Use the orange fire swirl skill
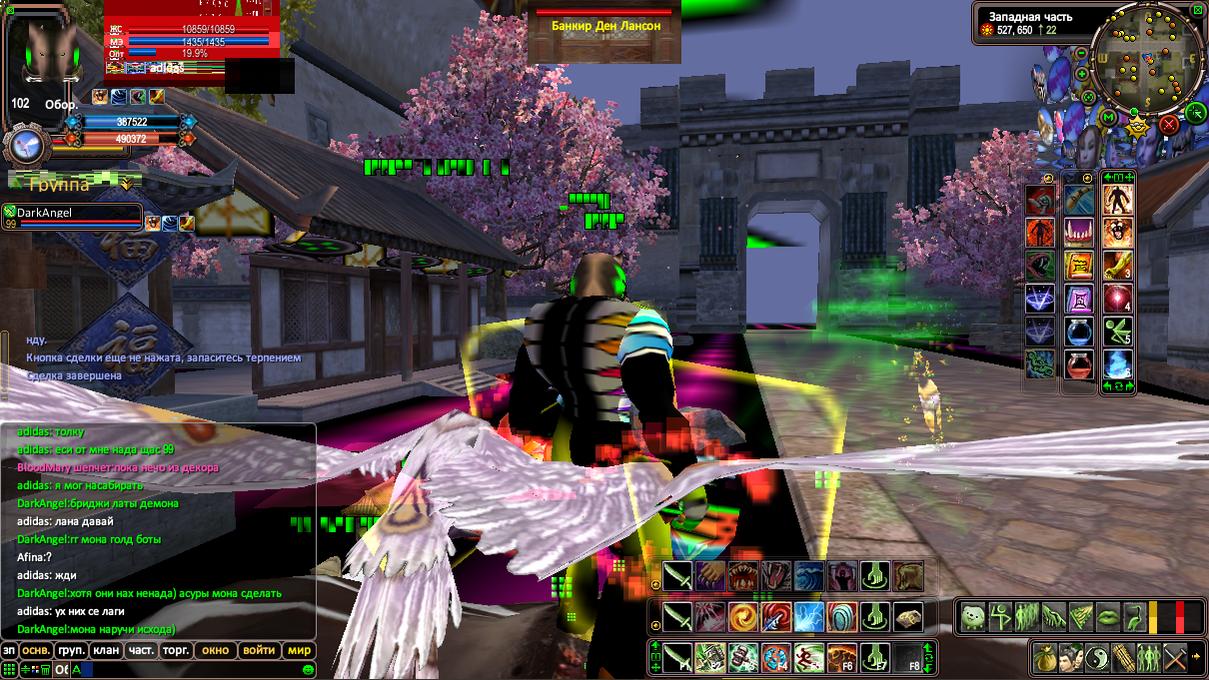The height and width of the screenshot is (680, 1209). pyautogui.click(x=742, y=616)
